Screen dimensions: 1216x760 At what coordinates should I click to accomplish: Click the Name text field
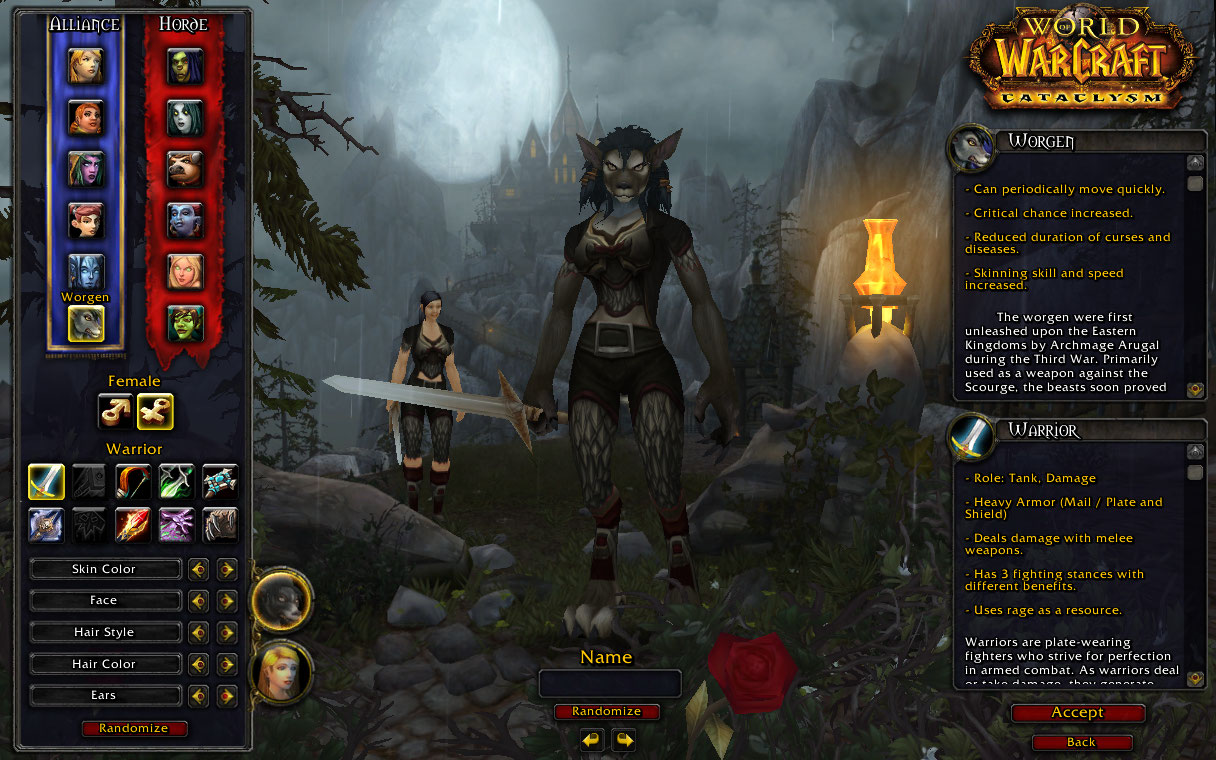610,684
